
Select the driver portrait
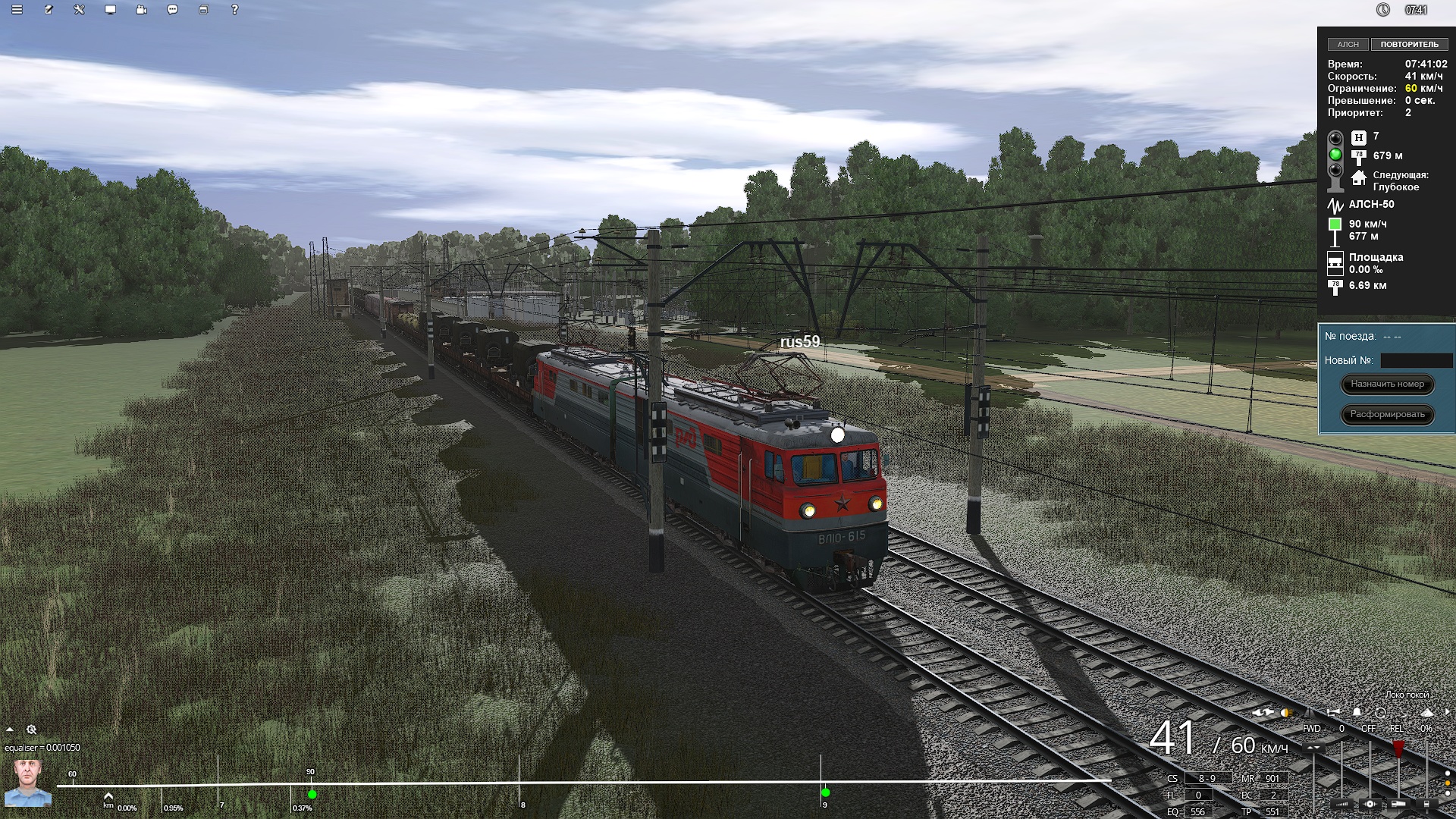[28, 783]
